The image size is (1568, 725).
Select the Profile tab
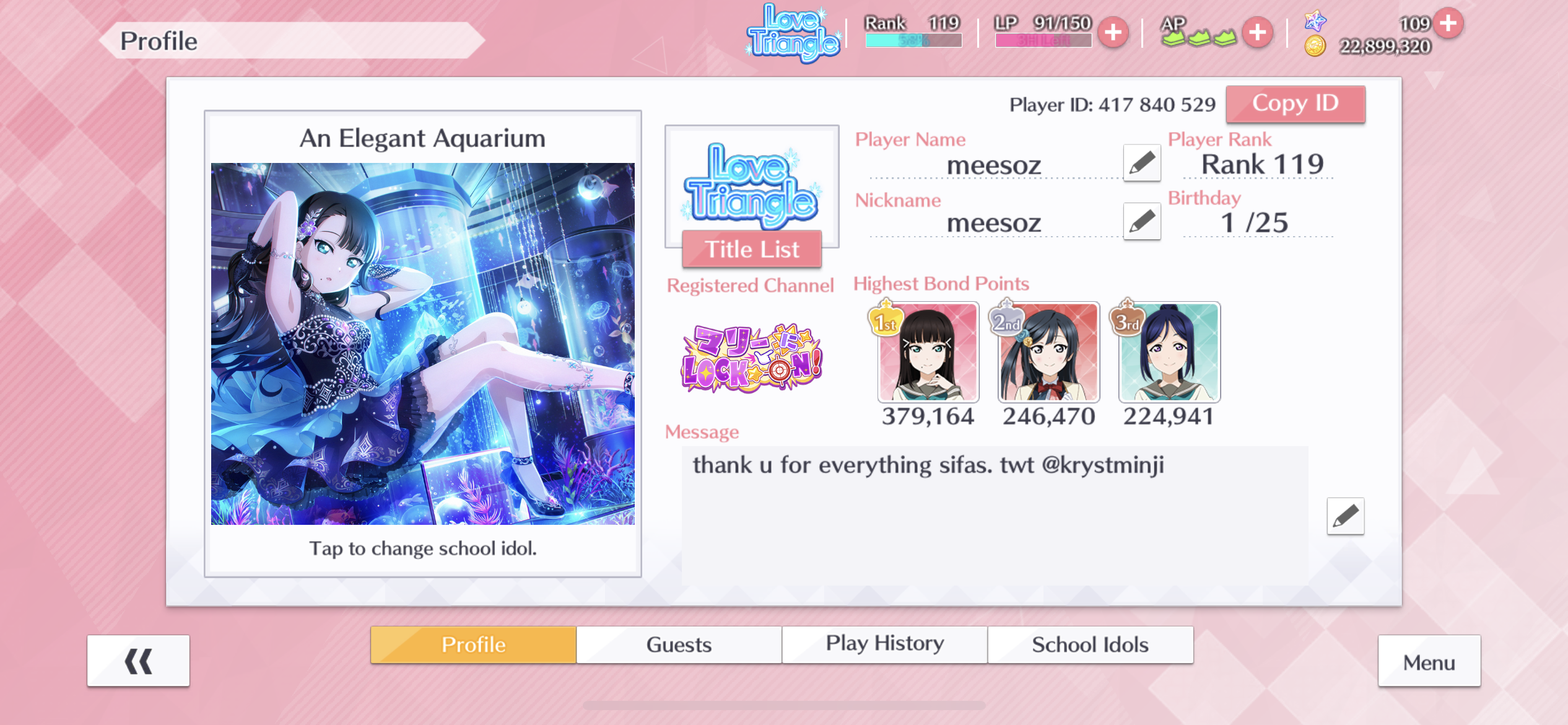473,644
